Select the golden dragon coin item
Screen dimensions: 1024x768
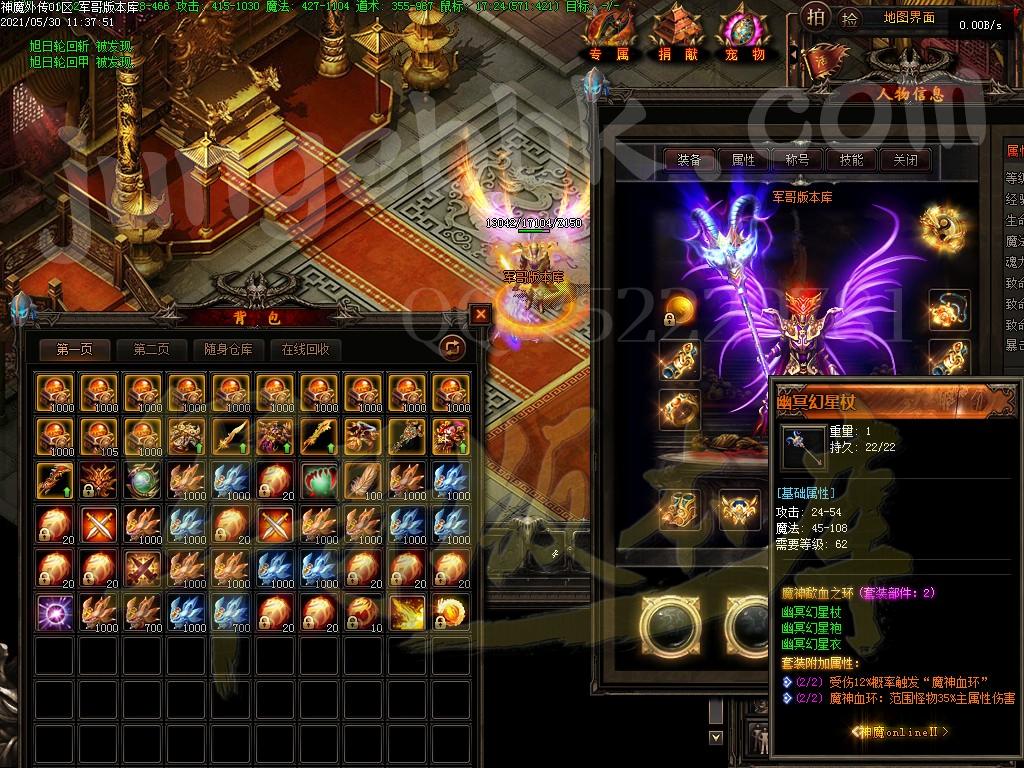(x=451, y=611)
